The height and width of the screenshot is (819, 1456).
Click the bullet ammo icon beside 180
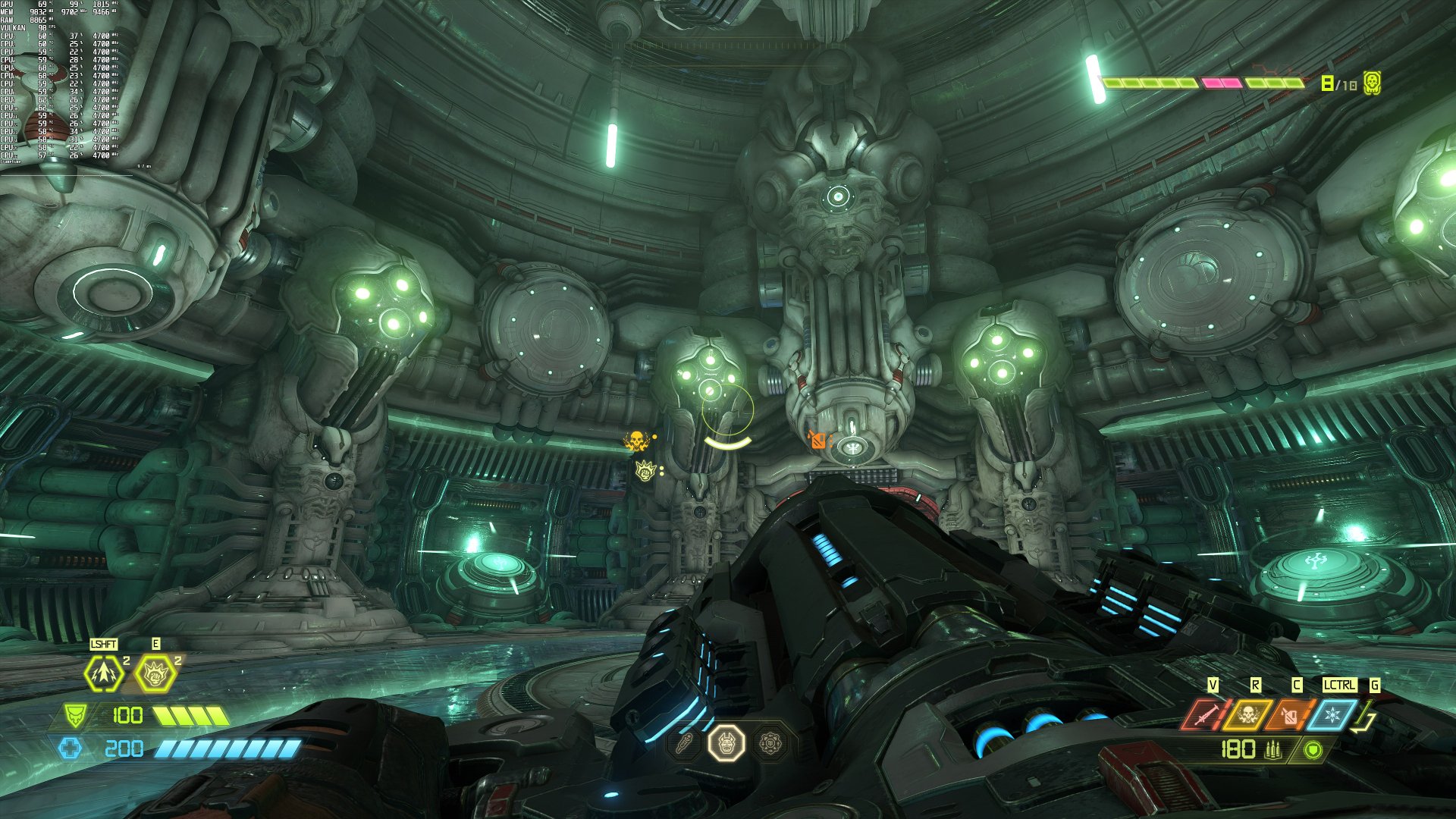point(1273,751)
